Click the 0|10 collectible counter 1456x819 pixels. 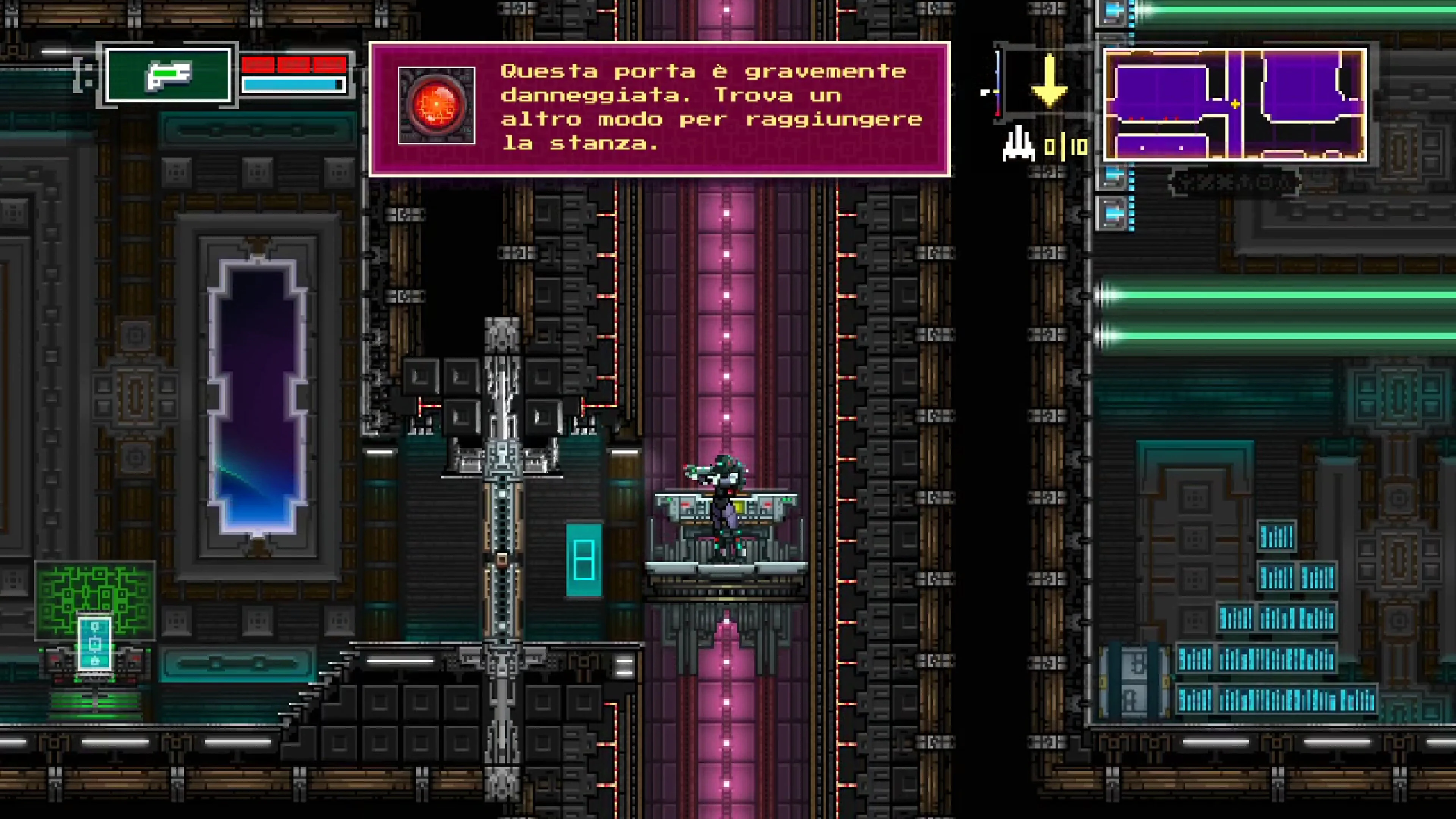click(x=1065, y=146)
